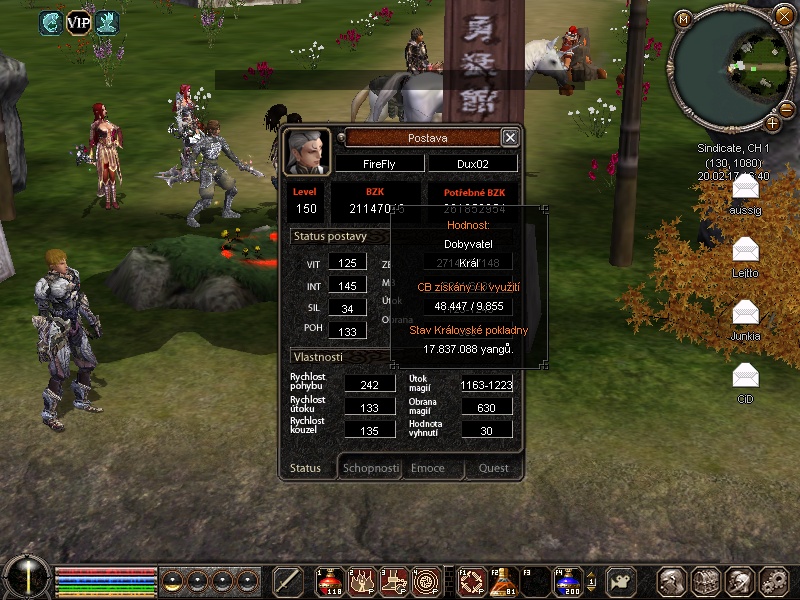
Task: Open the Emoce tab
Action: pos(428,468)
